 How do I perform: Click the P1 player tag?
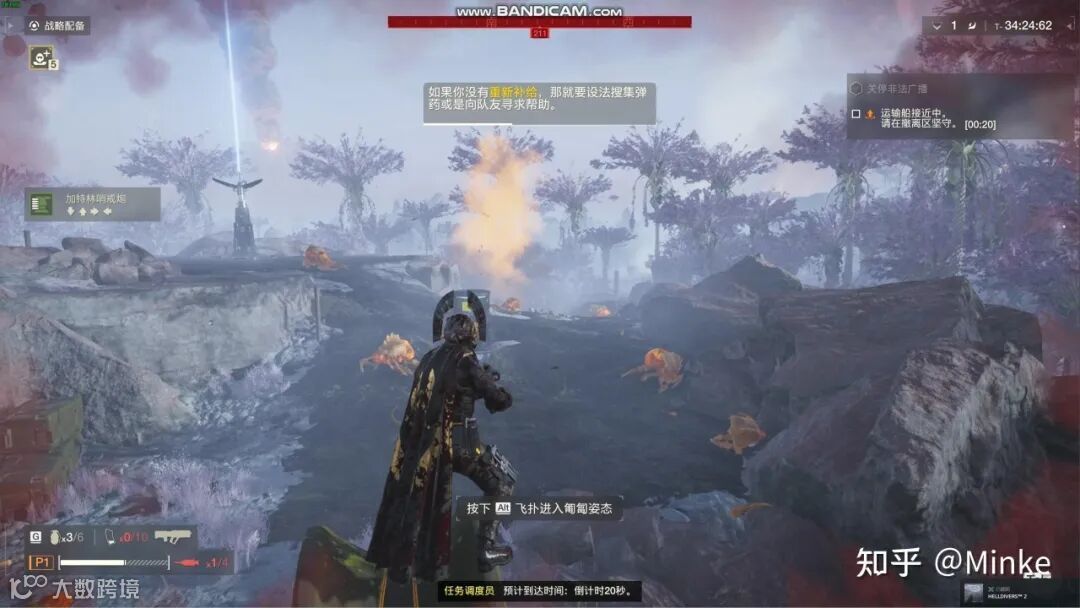pos(42,563)
